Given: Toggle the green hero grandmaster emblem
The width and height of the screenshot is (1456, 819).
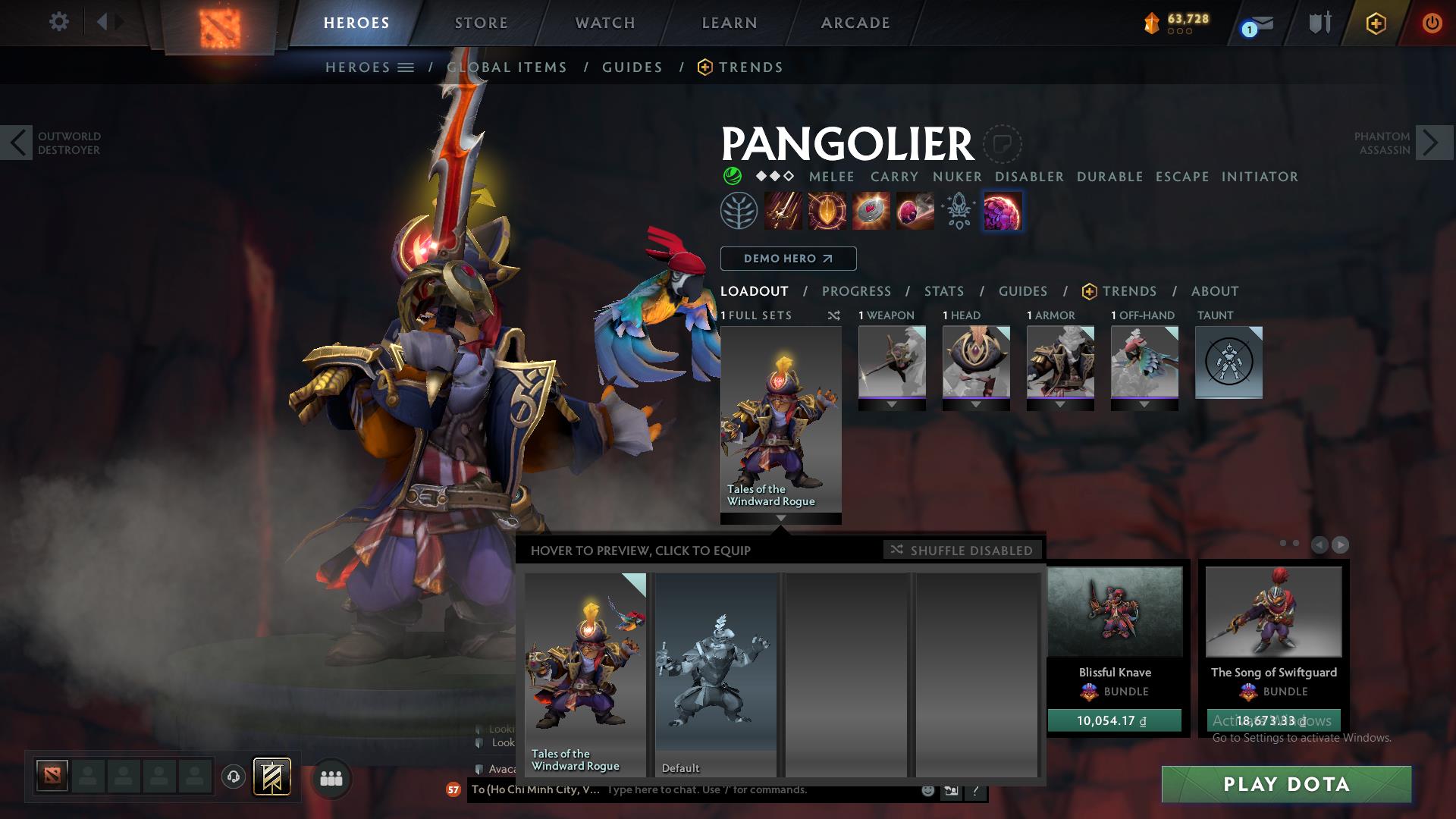Looking at the screenshot, I should click(730, 176).
